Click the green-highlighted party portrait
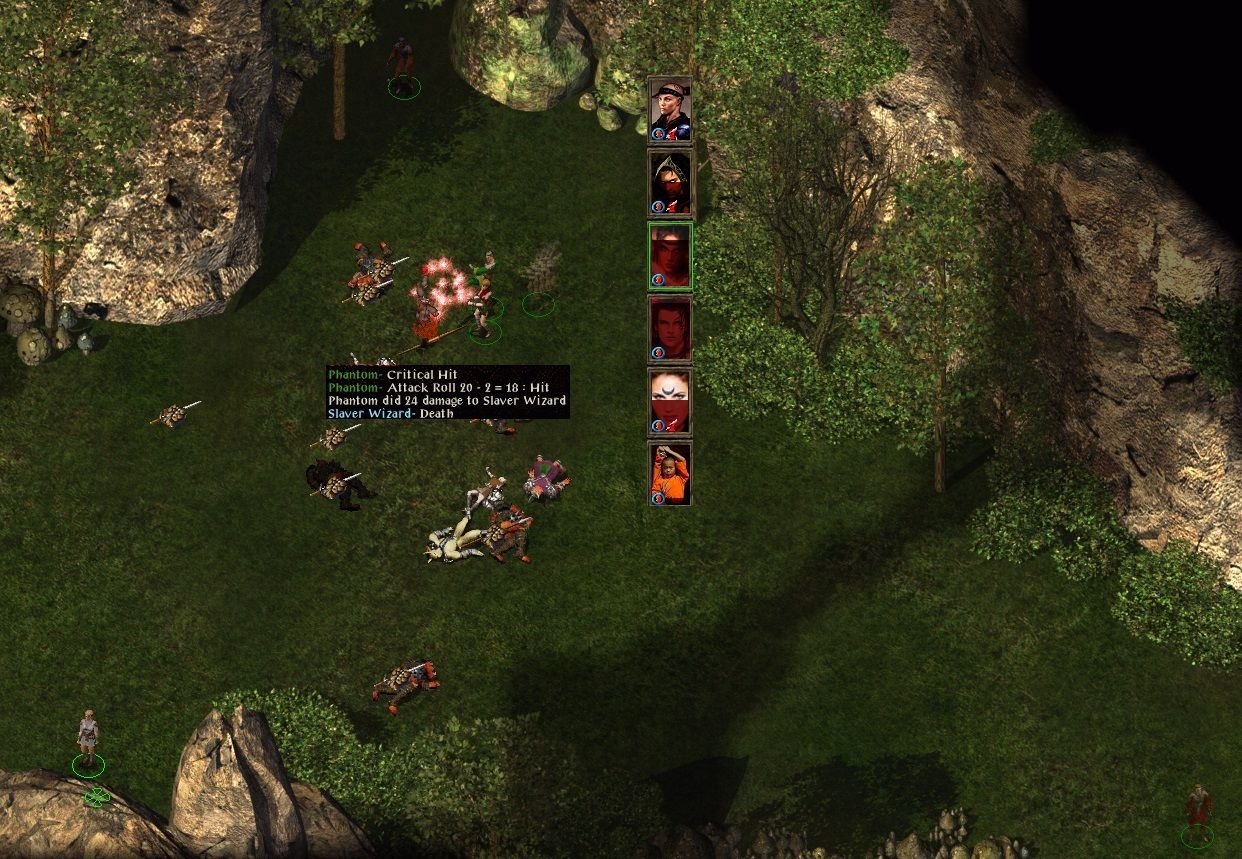 [670, 256]
